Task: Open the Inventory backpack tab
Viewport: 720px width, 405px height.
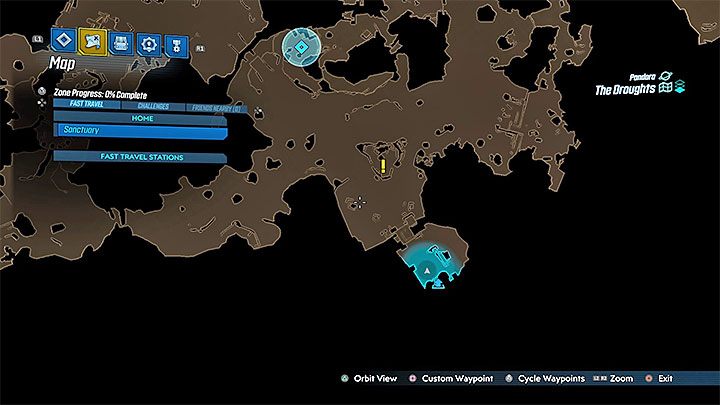Action: click(x=122, y=42)
